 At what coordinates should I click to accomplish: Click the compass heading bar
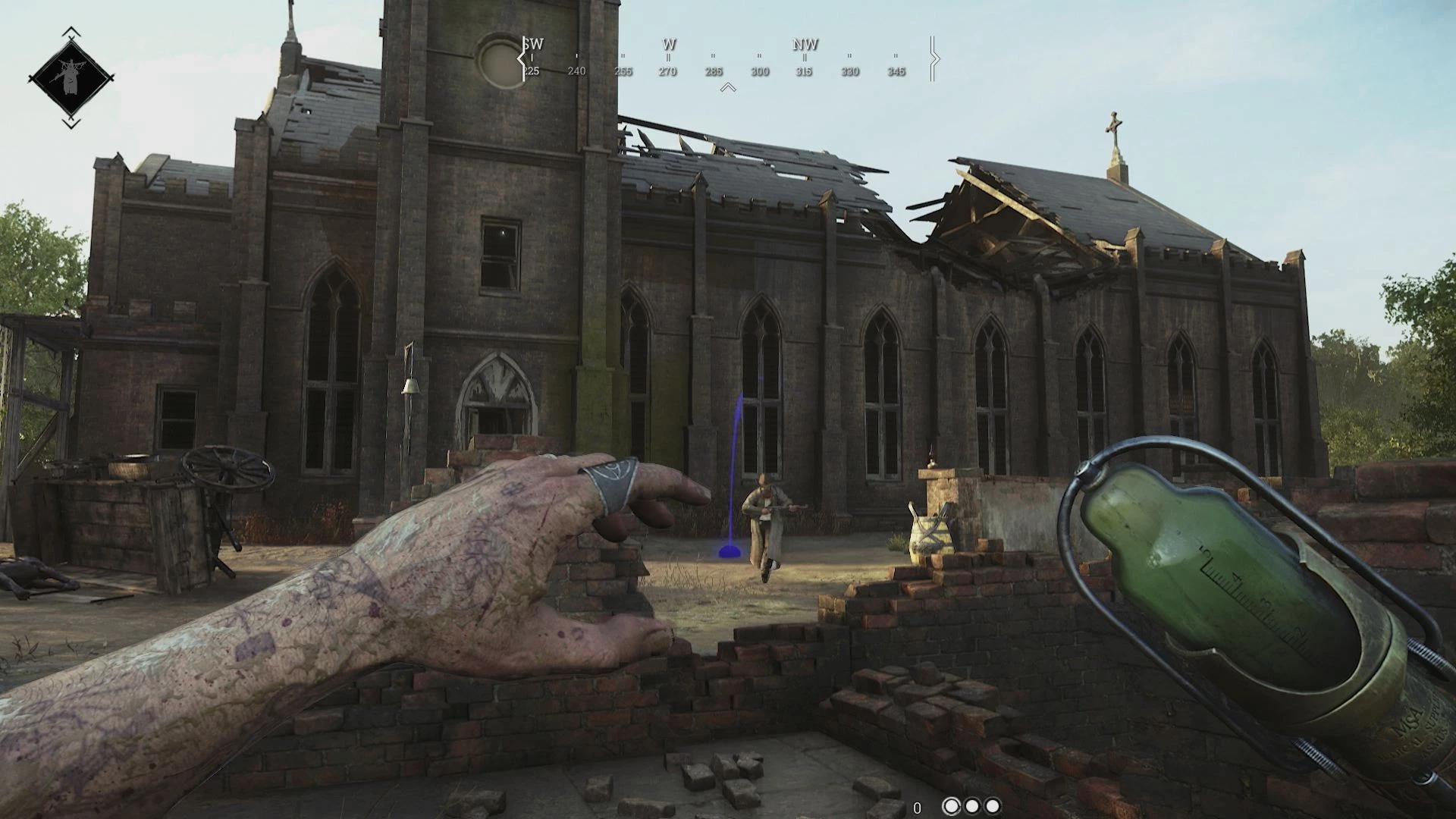pyautogui.click(x=728, y=59)
